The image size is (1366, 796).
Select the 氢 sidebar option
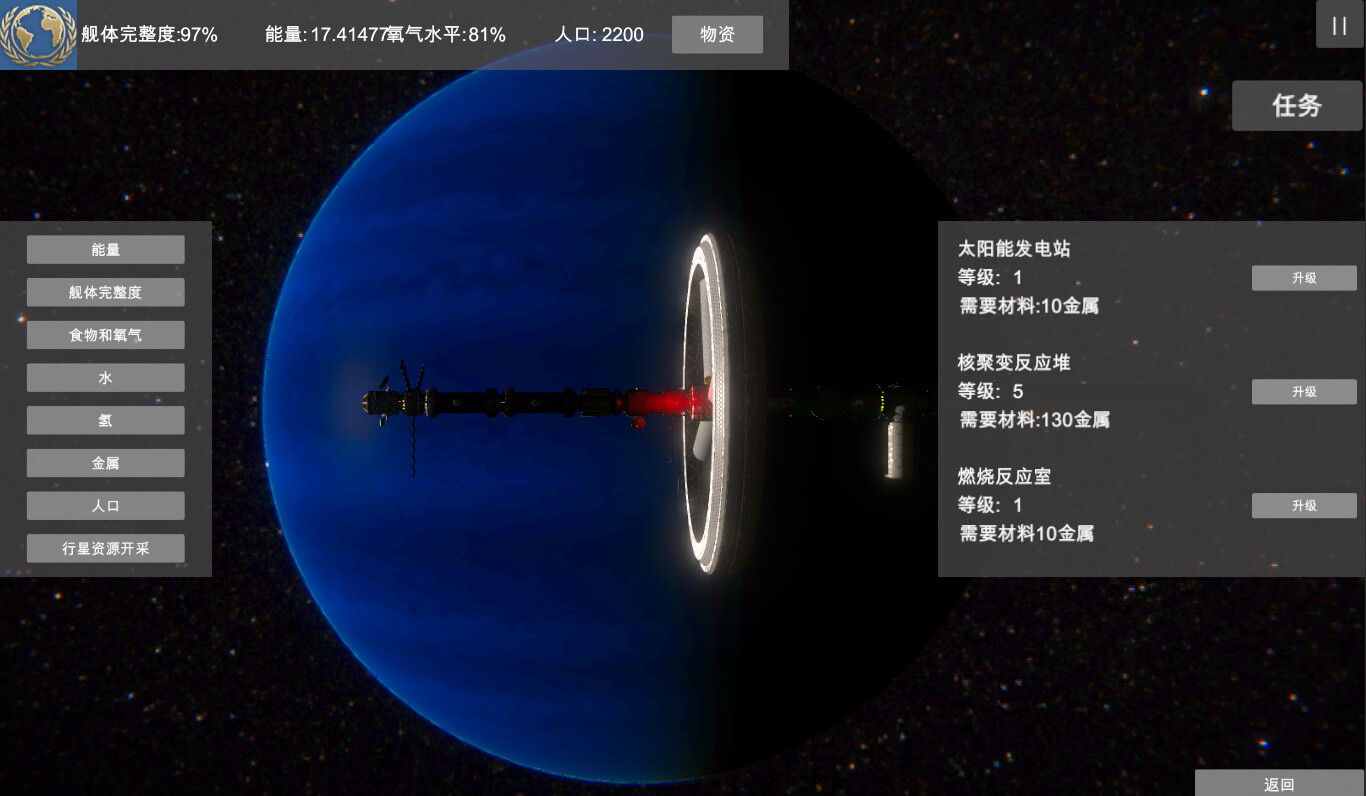[x=105, y=420]
